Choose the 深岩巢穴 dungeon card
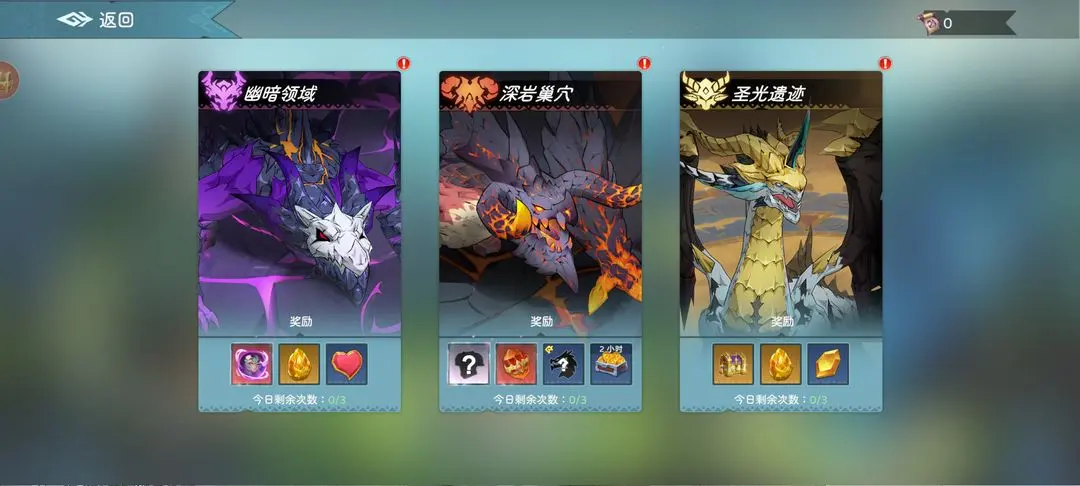 pos(540,210)
